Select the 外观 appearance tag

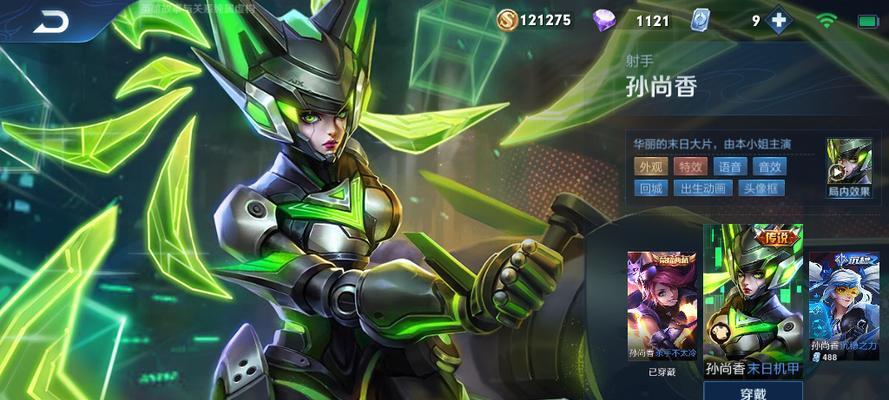651,167
